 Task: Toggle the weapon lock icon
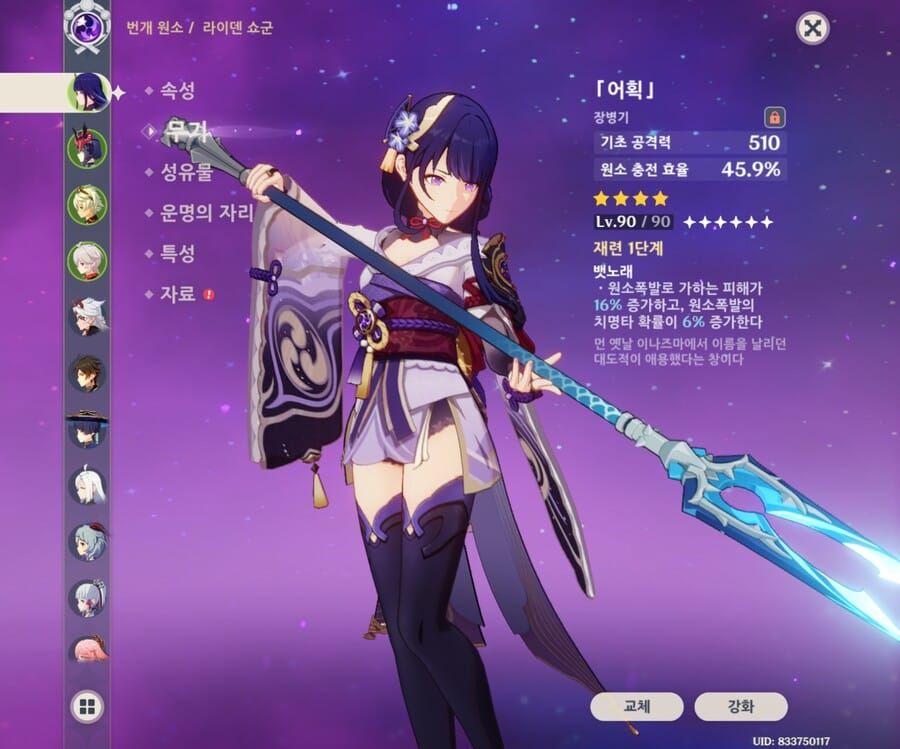[x=773, y=116]
